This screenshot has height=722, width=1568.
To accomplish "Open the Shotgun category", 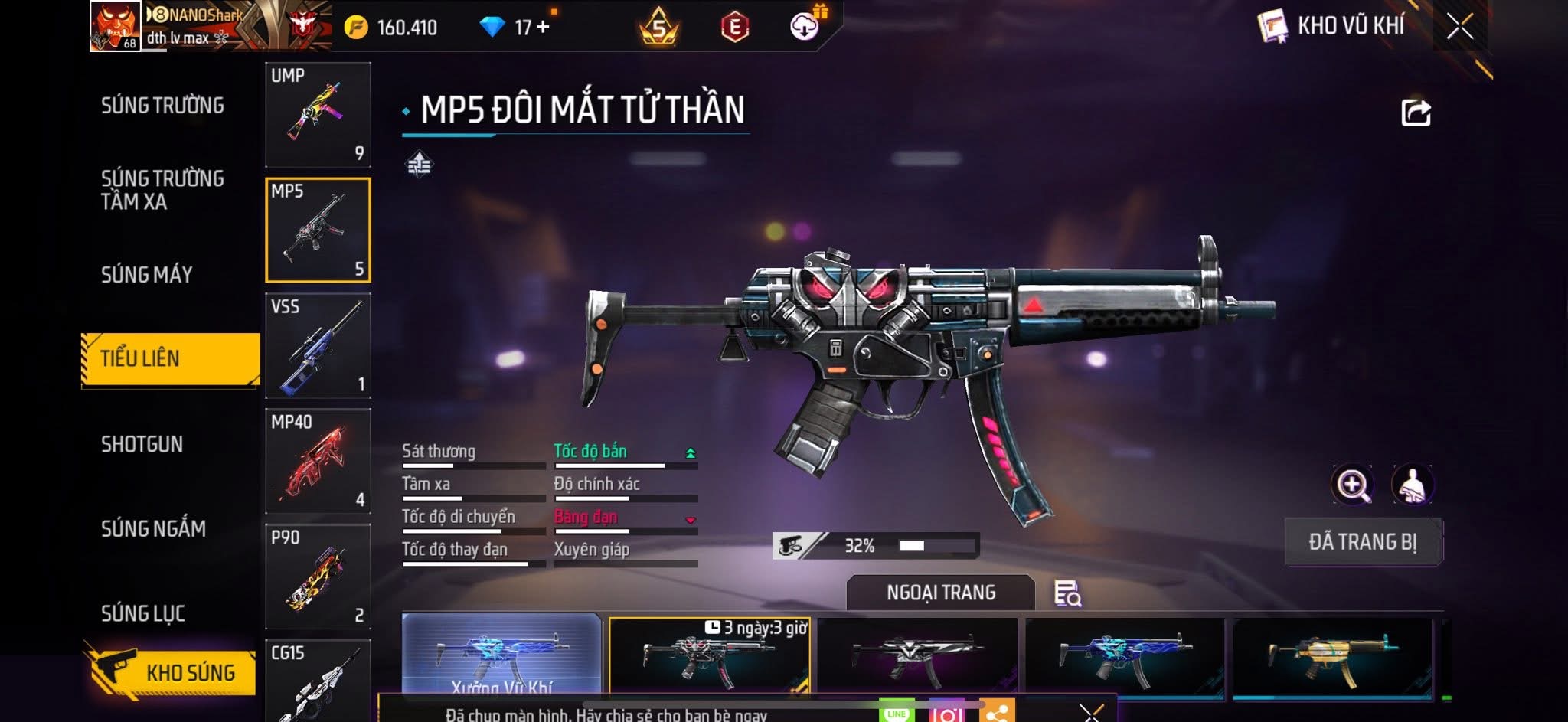I will tap(142, 444).
